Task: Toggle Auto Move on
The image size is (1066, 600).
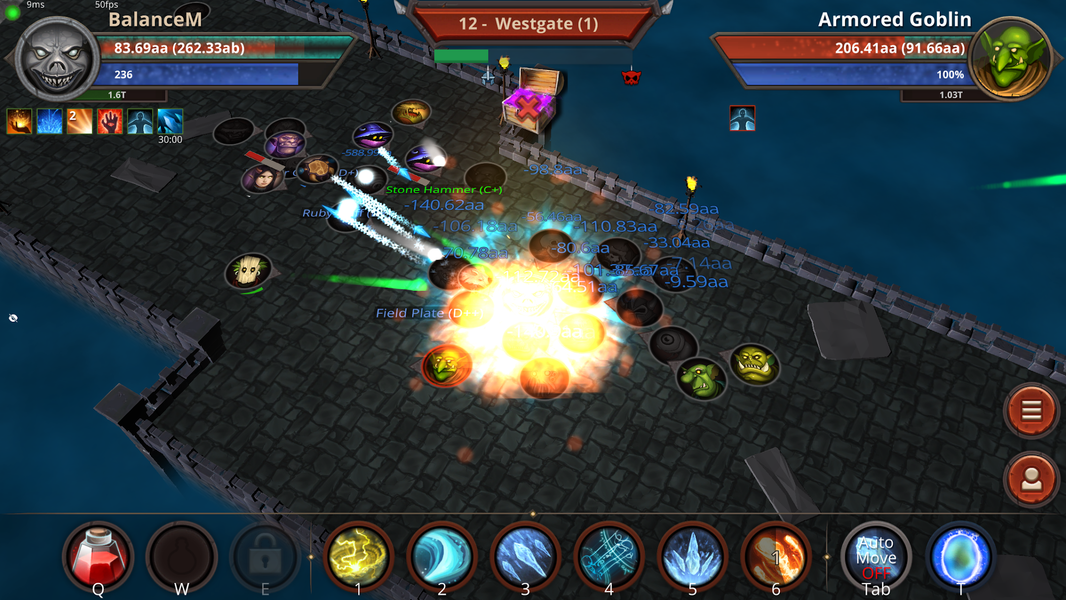Action: (876, 556)
